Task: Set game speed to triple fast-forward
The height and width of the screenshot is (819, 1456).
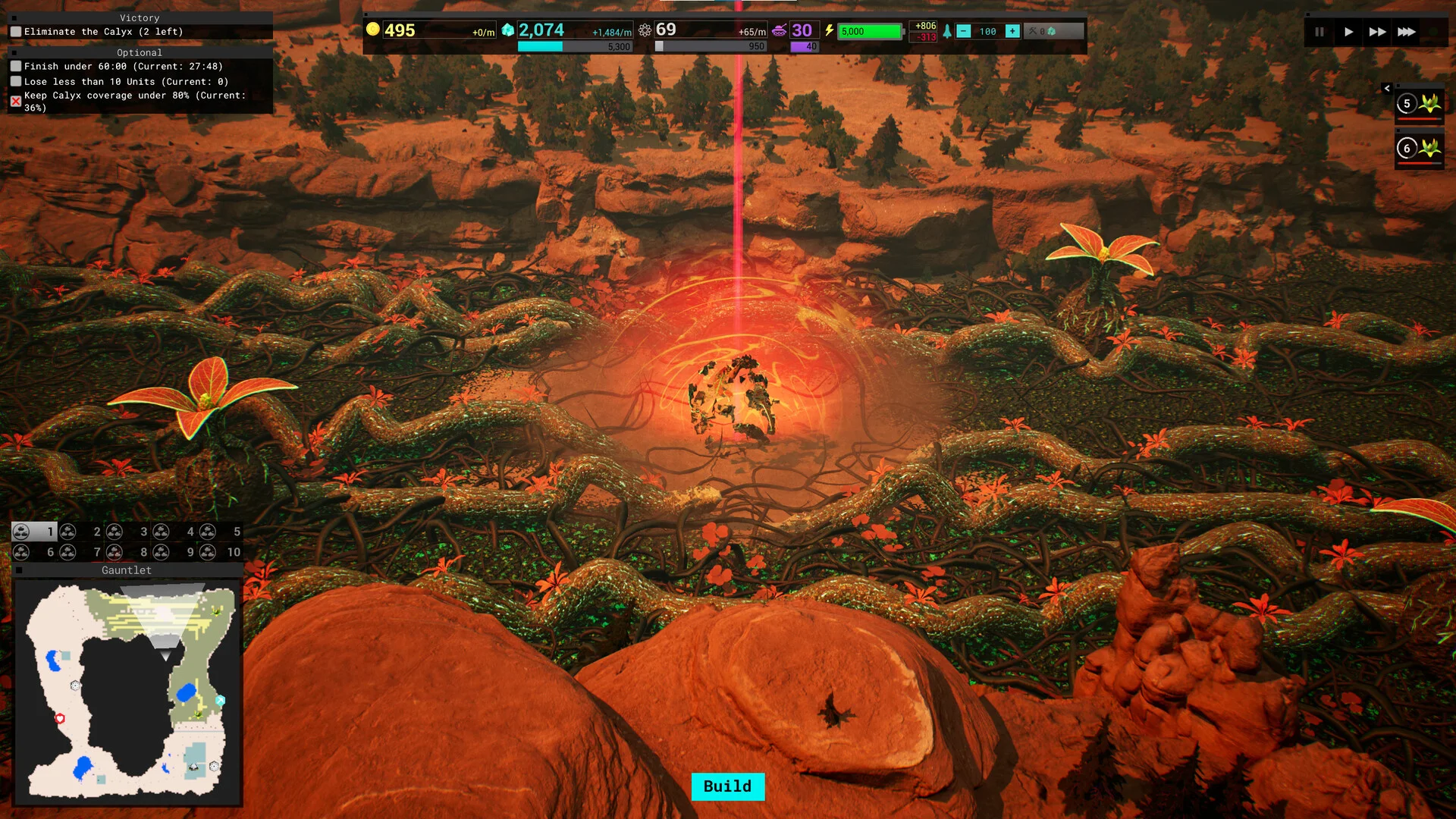Action: 1407,32
